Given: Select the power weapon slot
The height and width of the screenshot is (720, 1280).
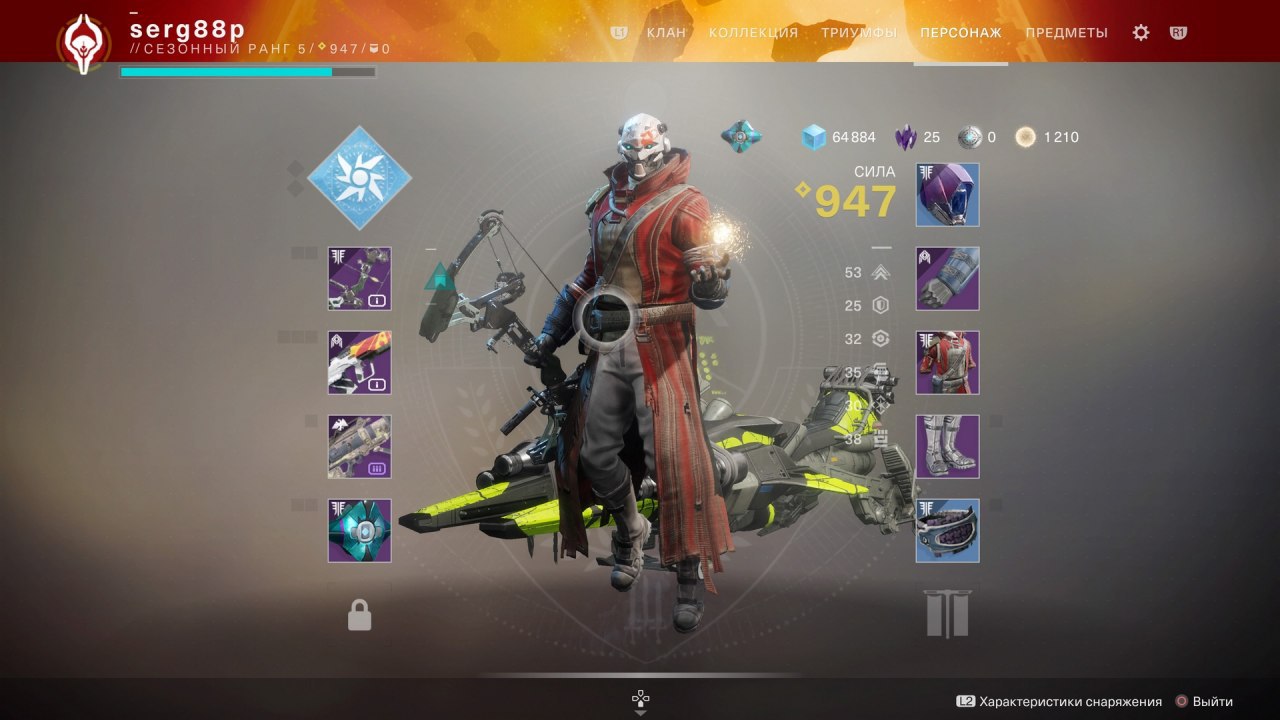Looking at the screenshot, I should (359, 447).
